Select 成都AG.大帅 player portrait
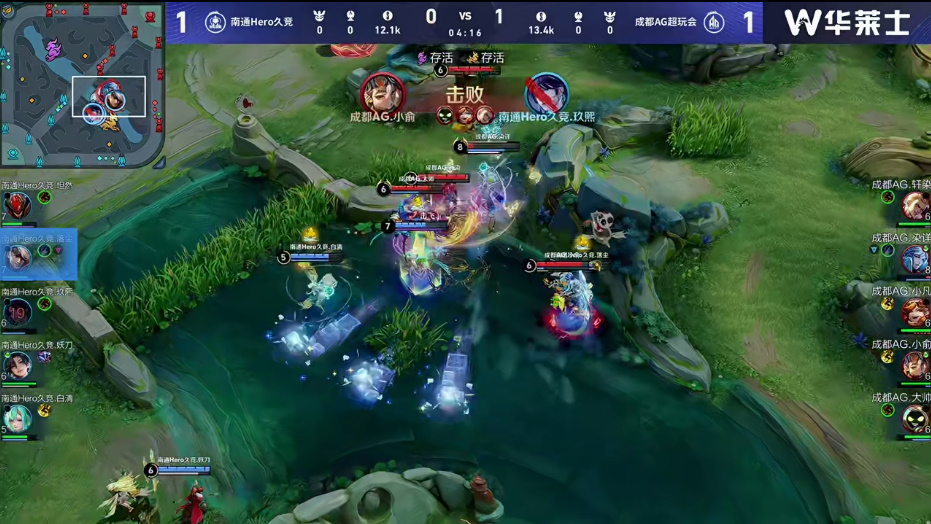The width and height of the screenshot is (931, 524). 914,419
